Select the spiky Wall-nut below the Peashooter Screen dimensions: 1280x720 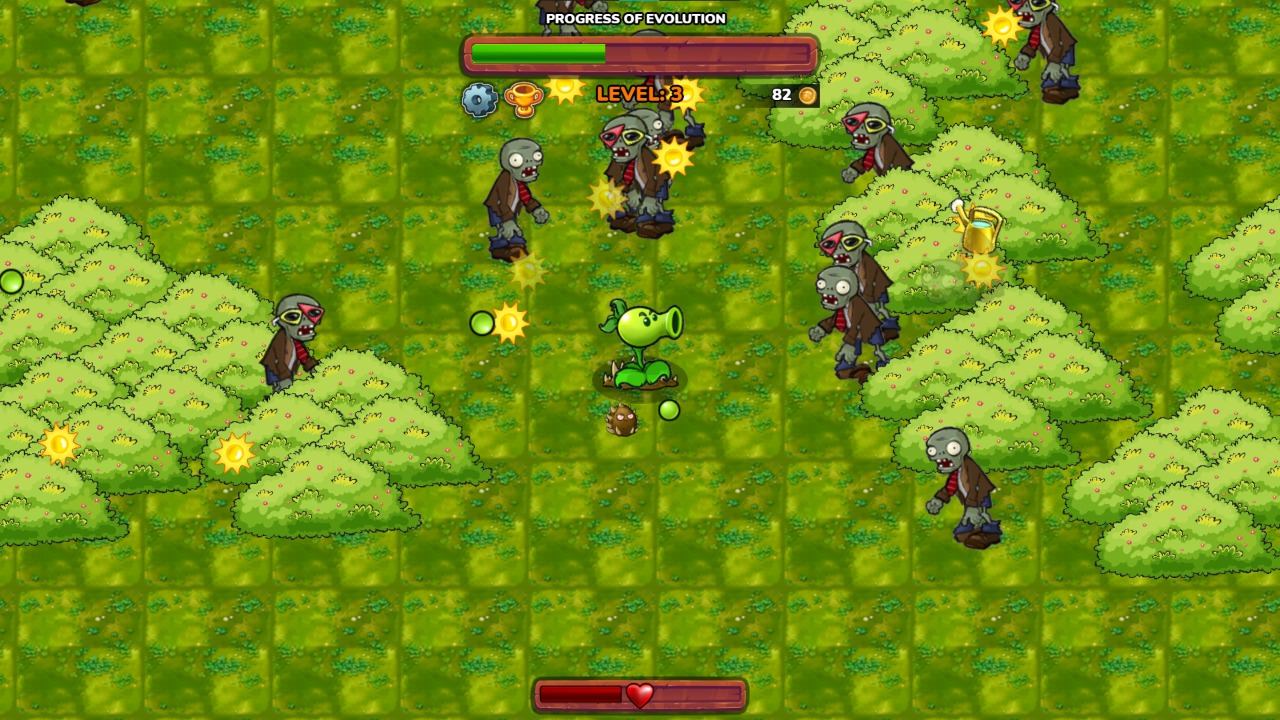(622, 421)
